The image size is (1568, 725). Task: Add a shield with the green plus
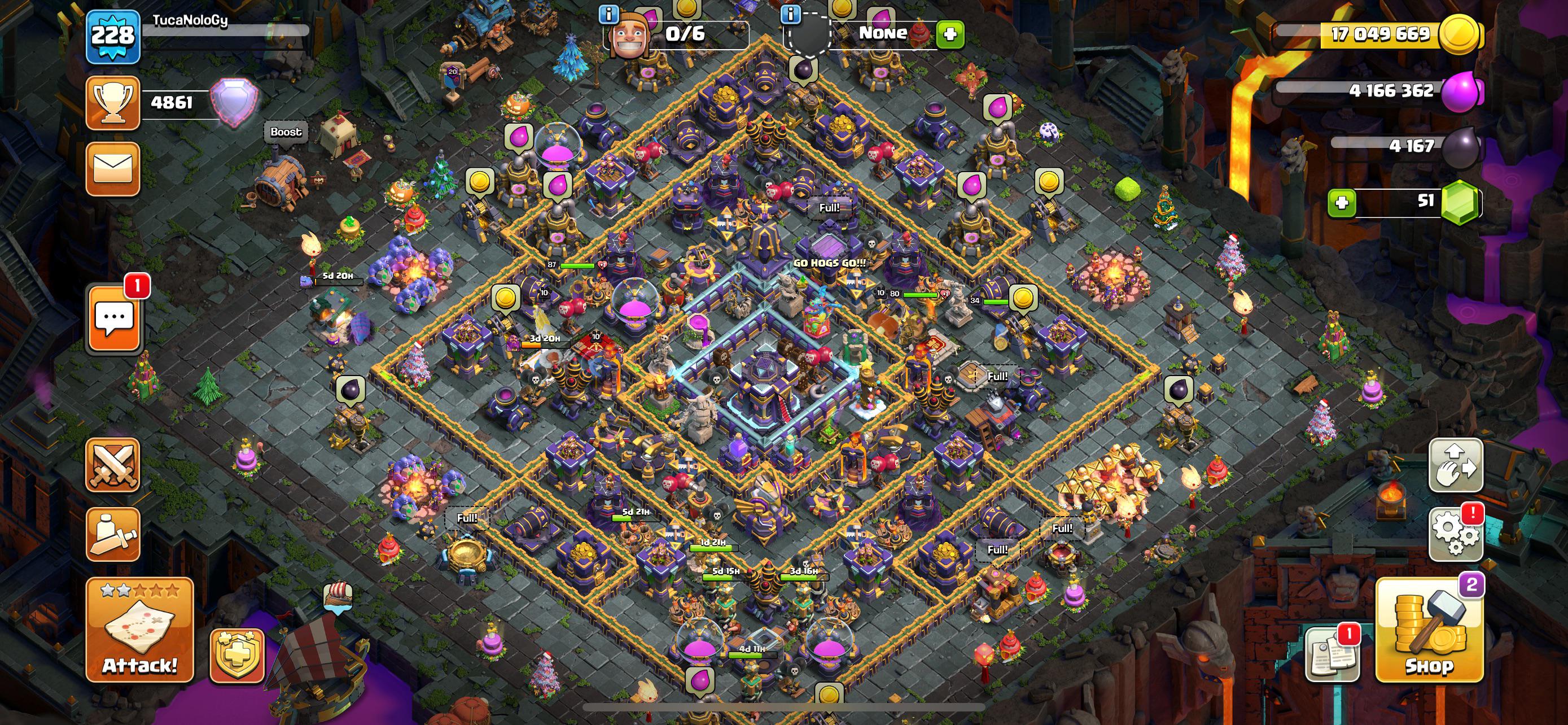pyautogui.click(x=950, y=34)
